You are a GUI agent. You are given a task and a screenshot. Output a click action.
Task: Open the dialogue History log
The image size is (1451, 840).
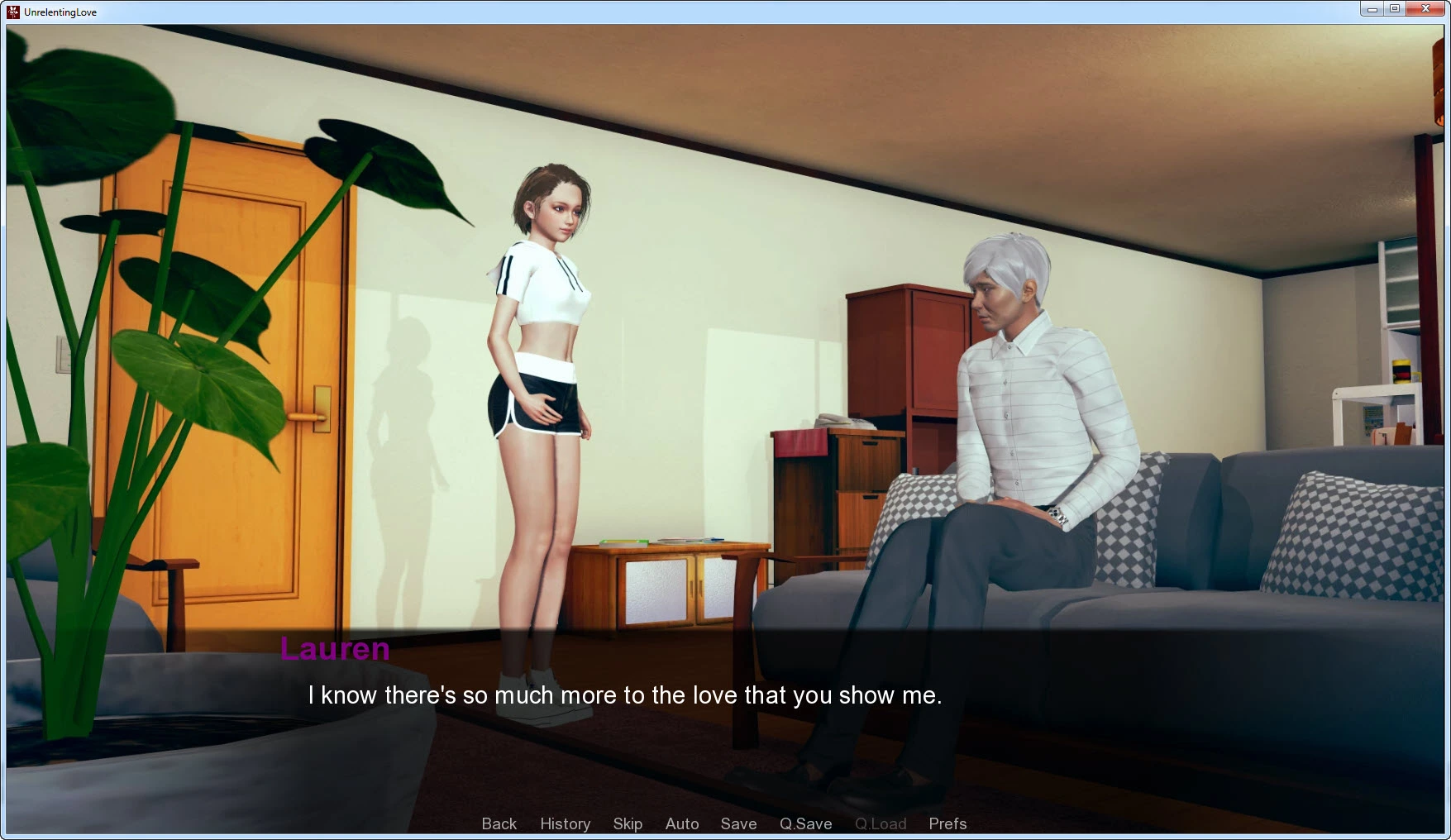tap(565, 823)
